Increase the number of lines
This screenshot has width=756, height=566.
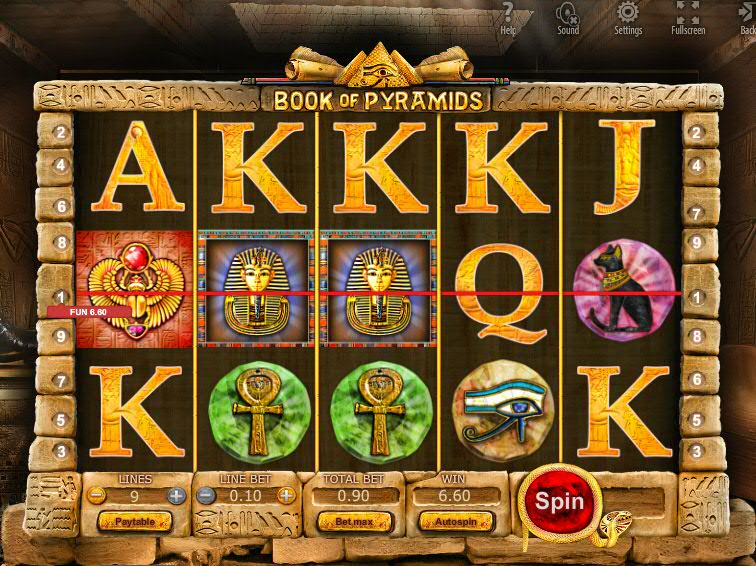pos(176,495)
